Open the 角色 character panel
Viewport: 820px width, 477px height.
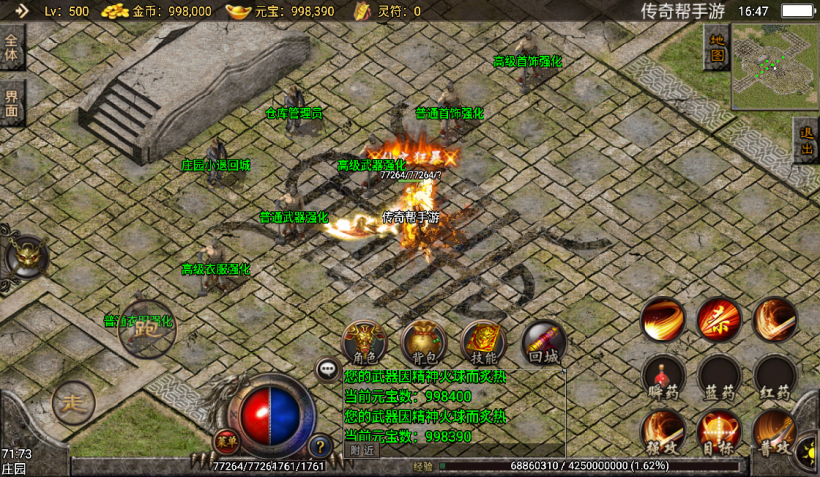(x=363, y=343)
